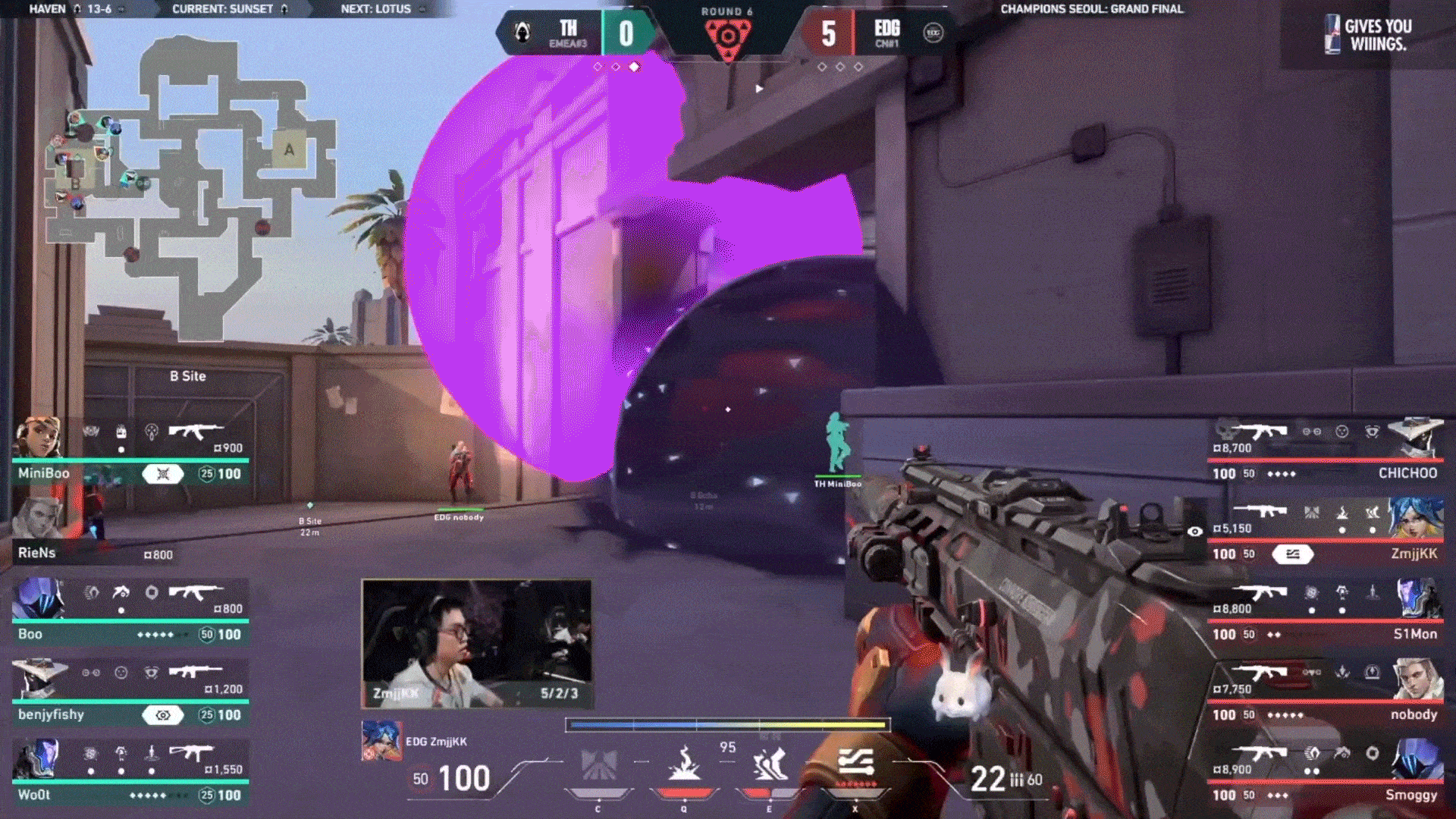
Task: Select the player named nobody
Action: pyautogui.click(x=1326, y=695)
